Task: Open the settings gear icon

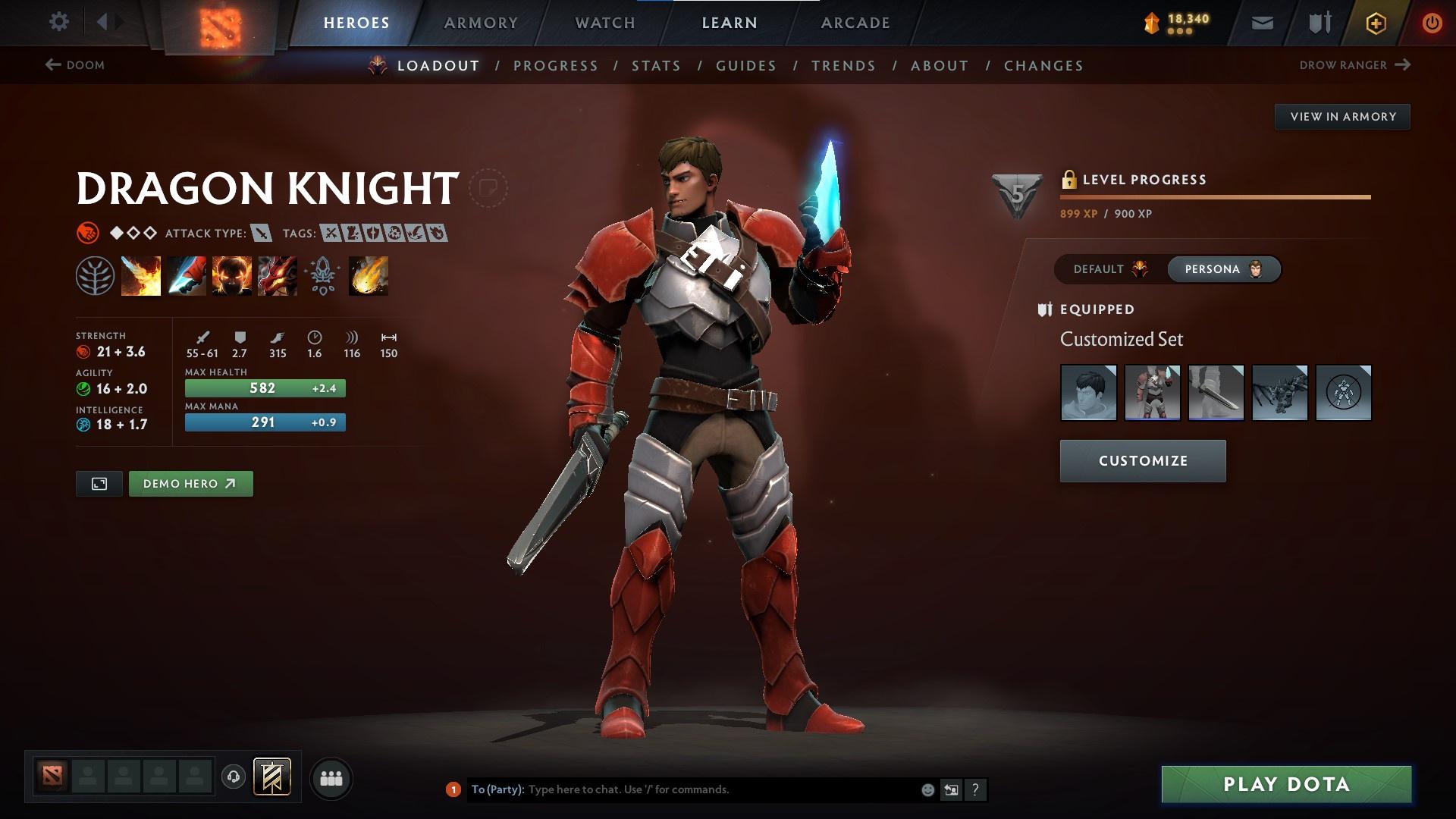Action: pyautogui.click(x=59, y=22)
